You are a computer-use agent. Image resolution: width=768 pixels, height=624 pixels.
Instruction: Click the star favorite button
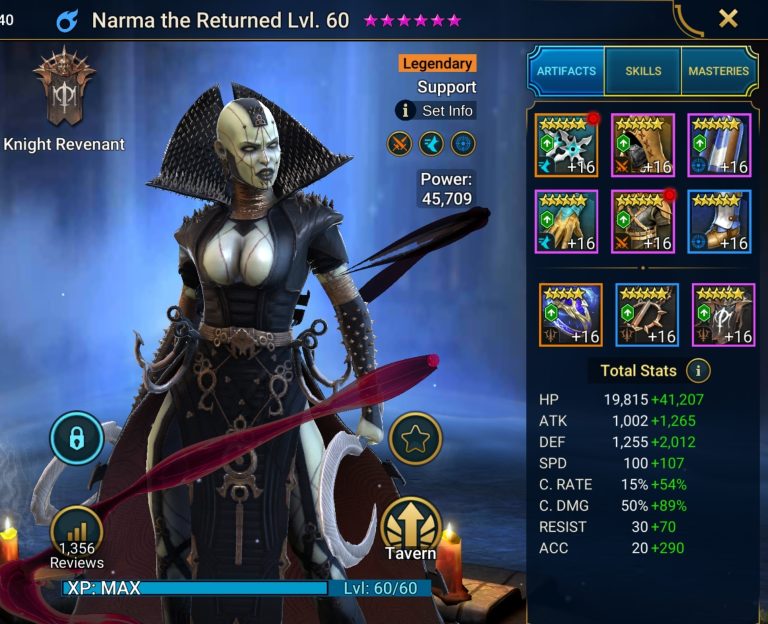coord(415,438)
